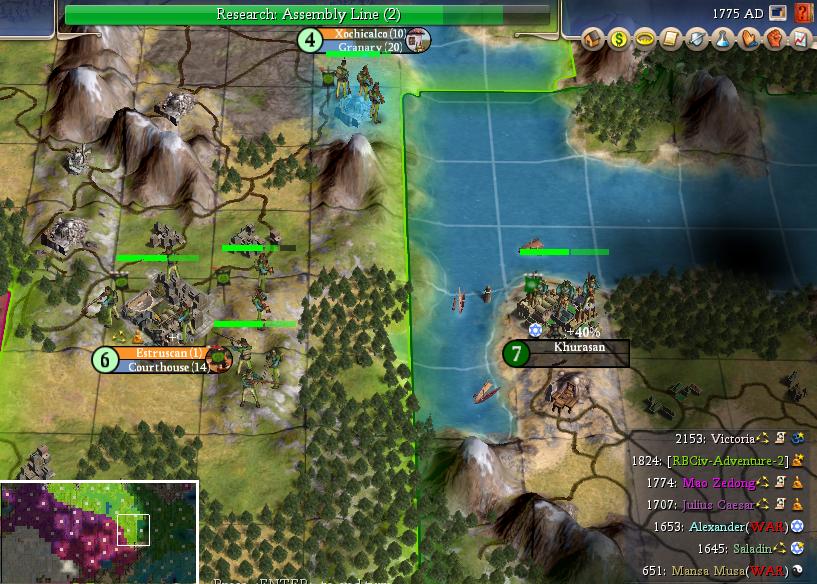The width and height of the screenshot is (817, 584).
Task: Open the Religion Advisor praying hands icon
Action: (749, 40)
